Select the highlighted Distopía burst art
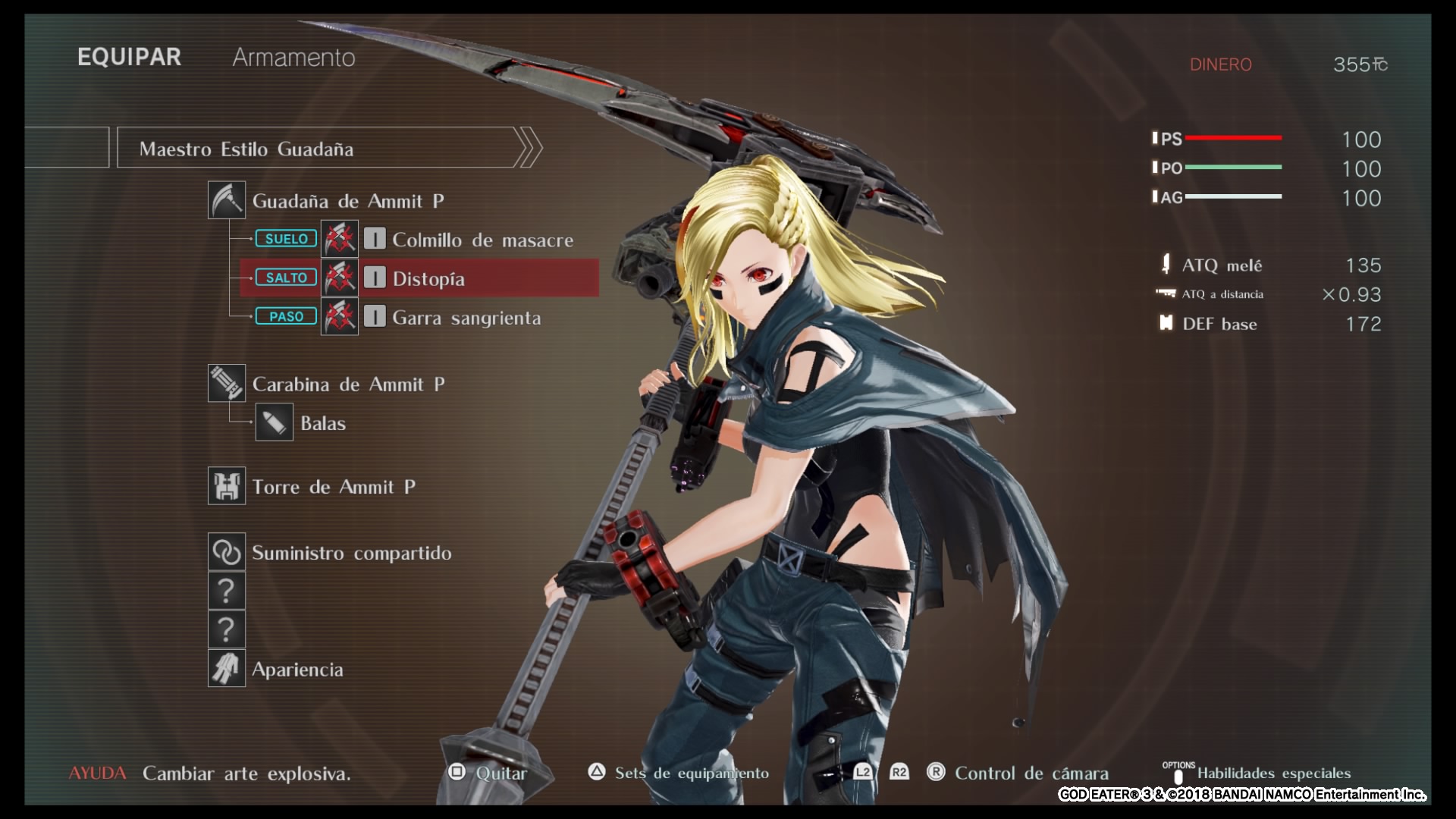 (x=428, y=278)
